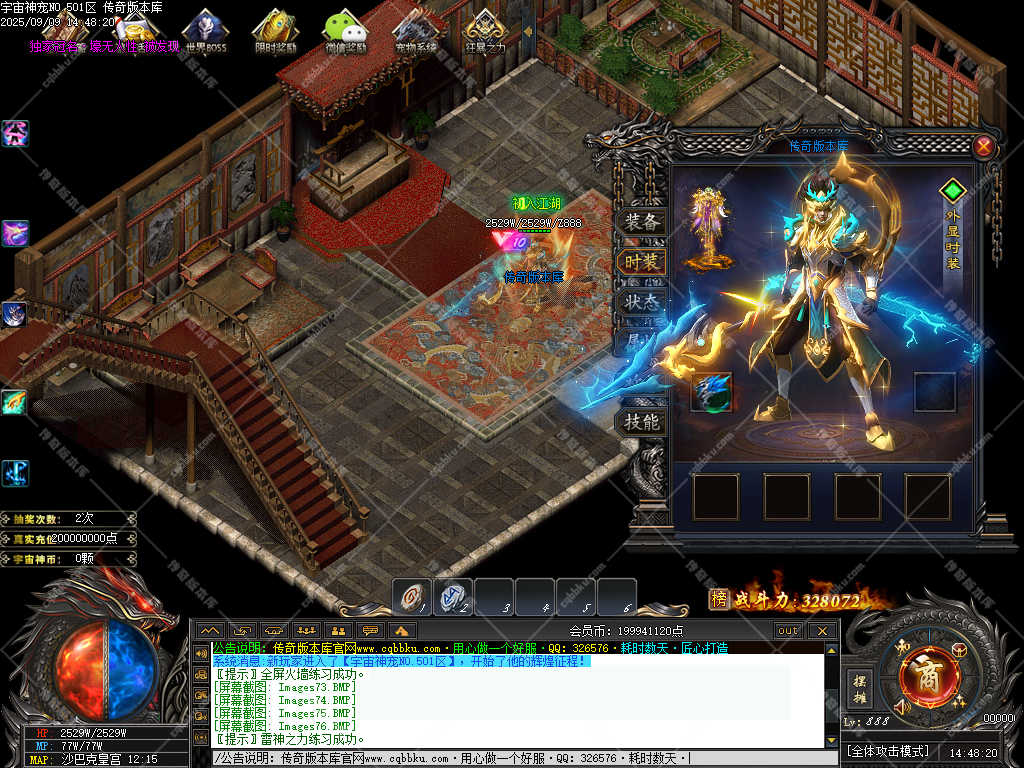Switch to the 装备 equipment tab
This screenshot has width=1024, height=768.
(641, 222)
